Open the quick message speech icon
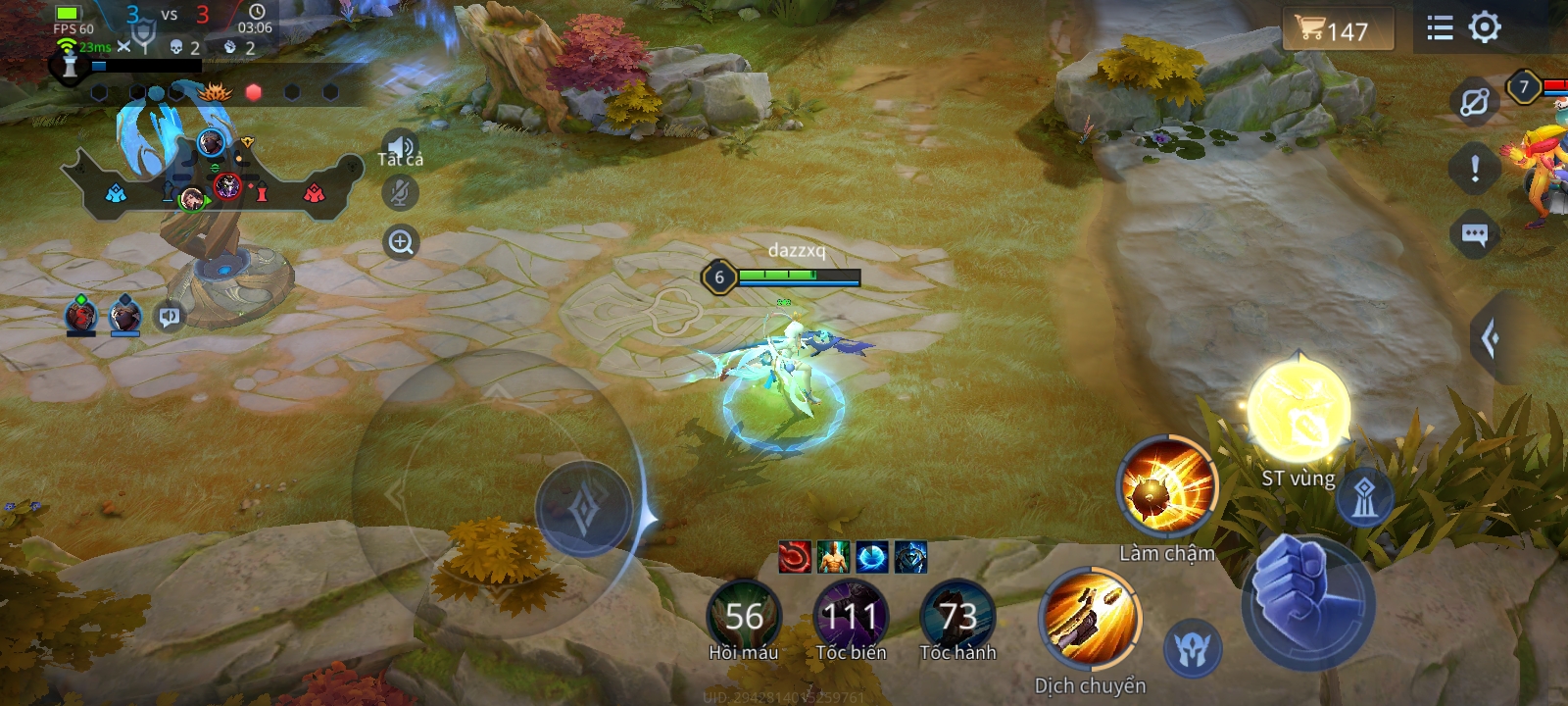 [170, 317]
